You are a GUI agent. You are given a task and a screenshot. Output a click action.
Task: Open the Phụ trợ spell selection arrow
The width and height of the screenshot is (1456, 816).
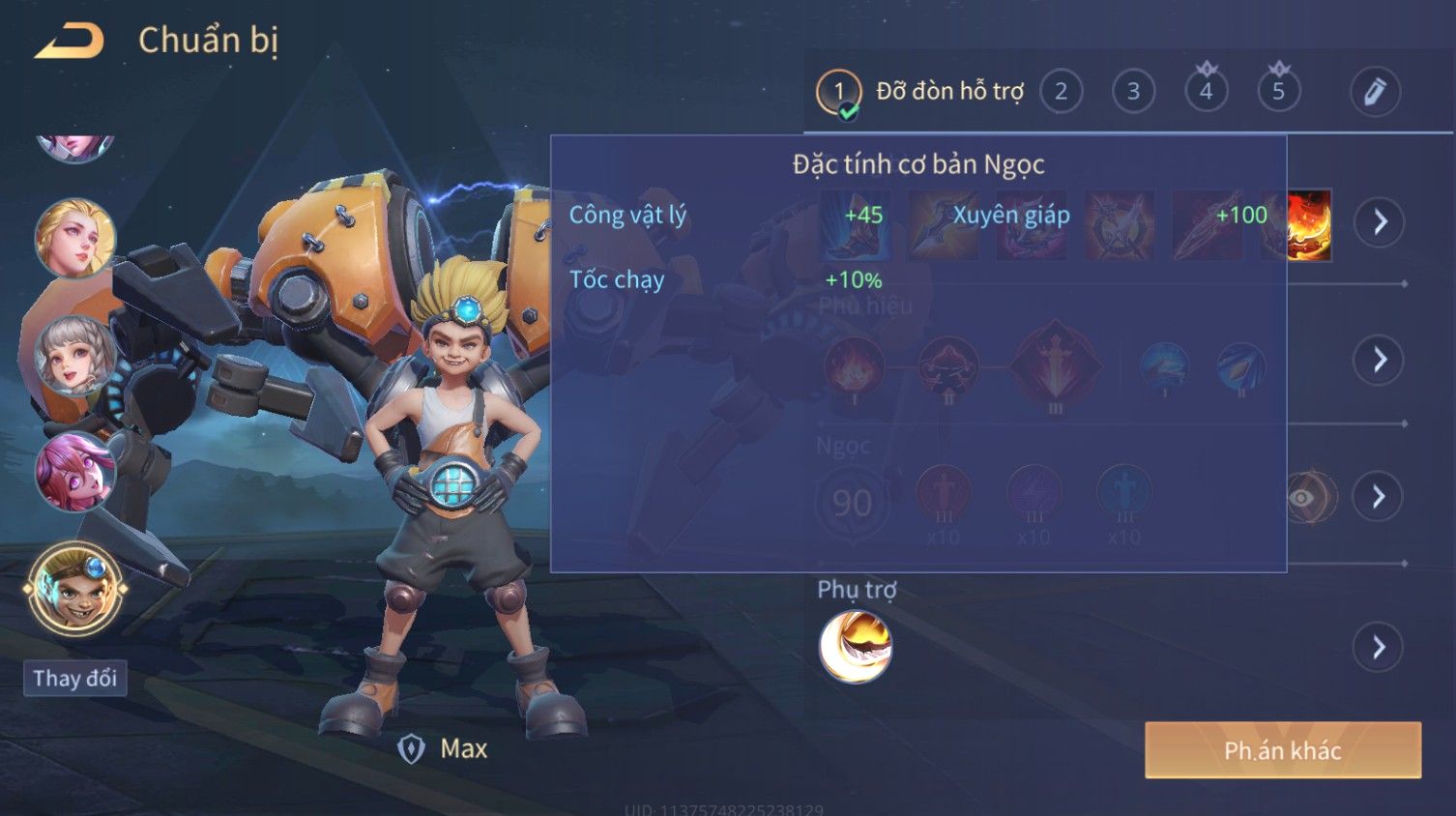pyautogui.click(x=1379, y=647)
